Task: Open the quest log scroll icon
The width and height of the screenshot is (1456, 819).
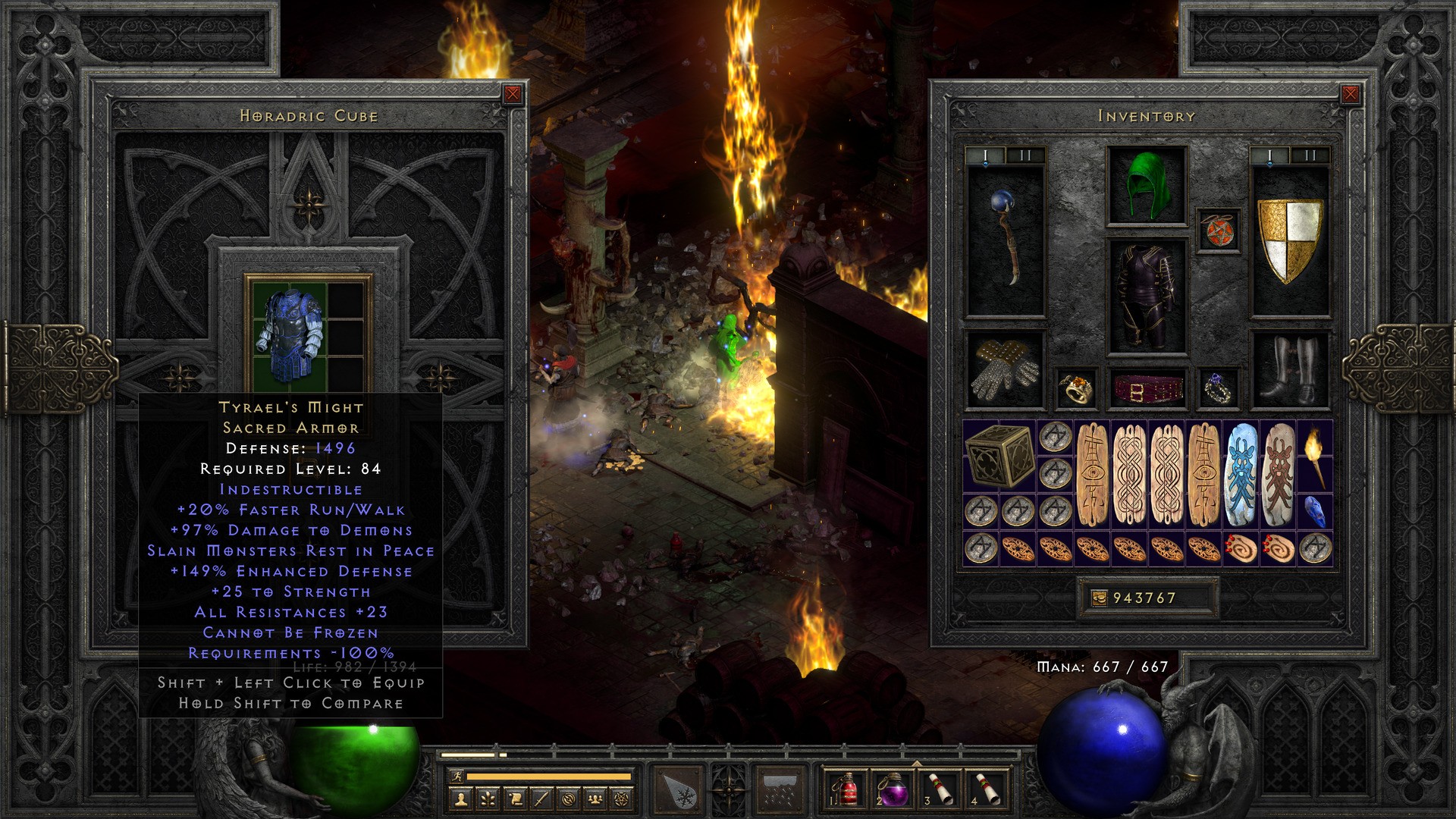Action: (516, 798)
